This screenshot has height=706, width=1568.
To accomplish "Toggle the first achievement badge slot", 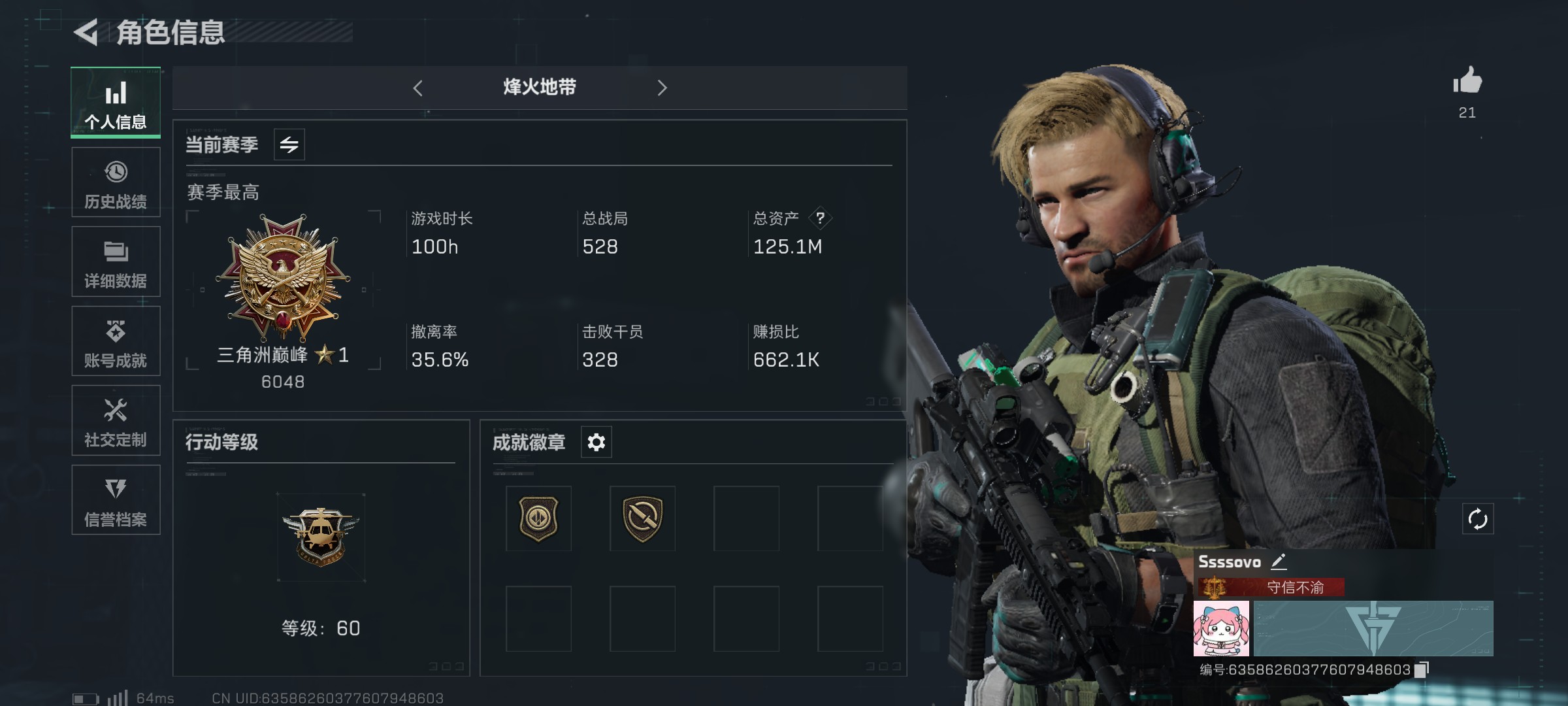I will [x=538, y=518].
